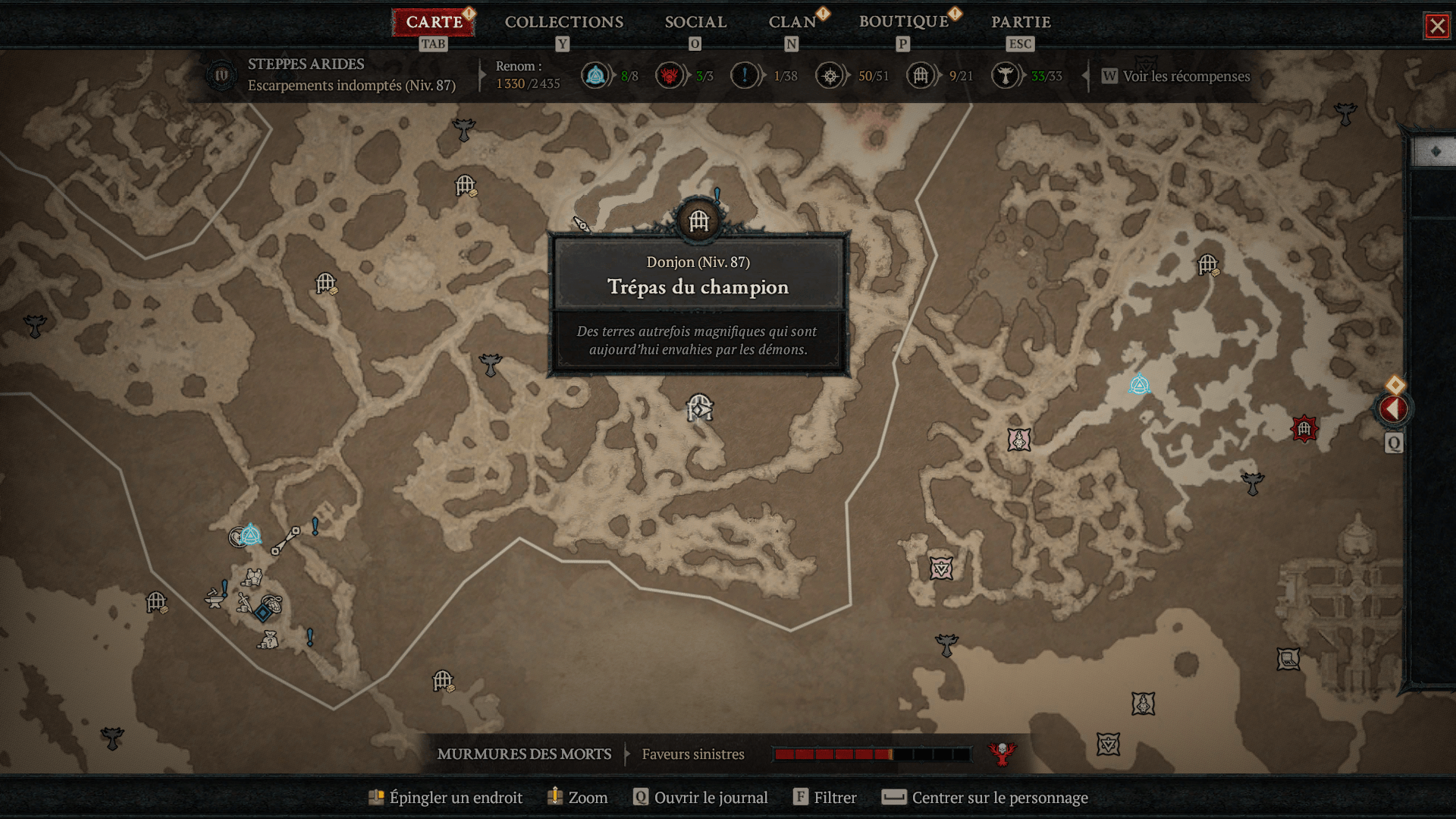Select the Zoom option in the bottom bar
1456x819 pixels.
tap(587, 797)
